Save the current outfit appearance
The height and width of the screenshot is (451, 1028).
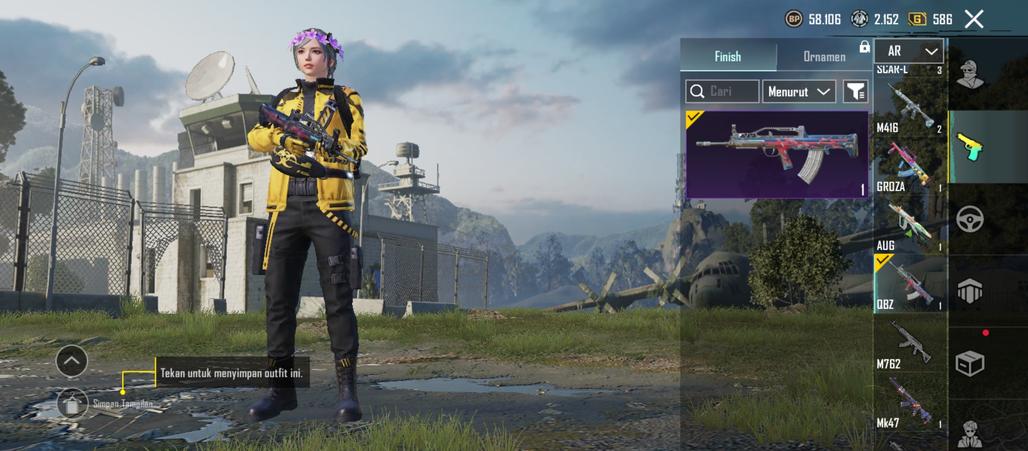[x=72, y=403]
